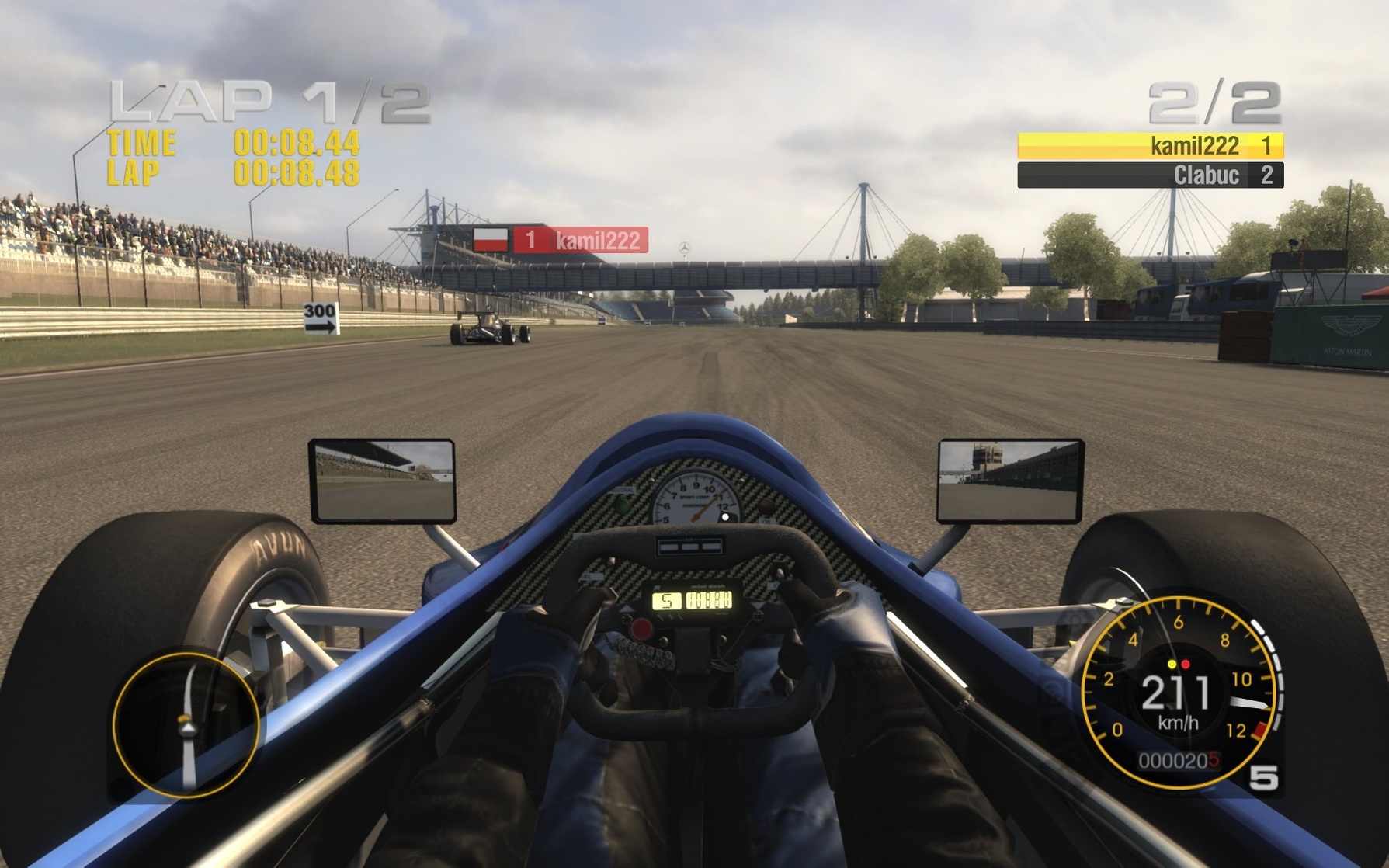1389x868 pixels.
Task: Select the Mercedes logo on the bridge banner
Action: pos(685,246)
